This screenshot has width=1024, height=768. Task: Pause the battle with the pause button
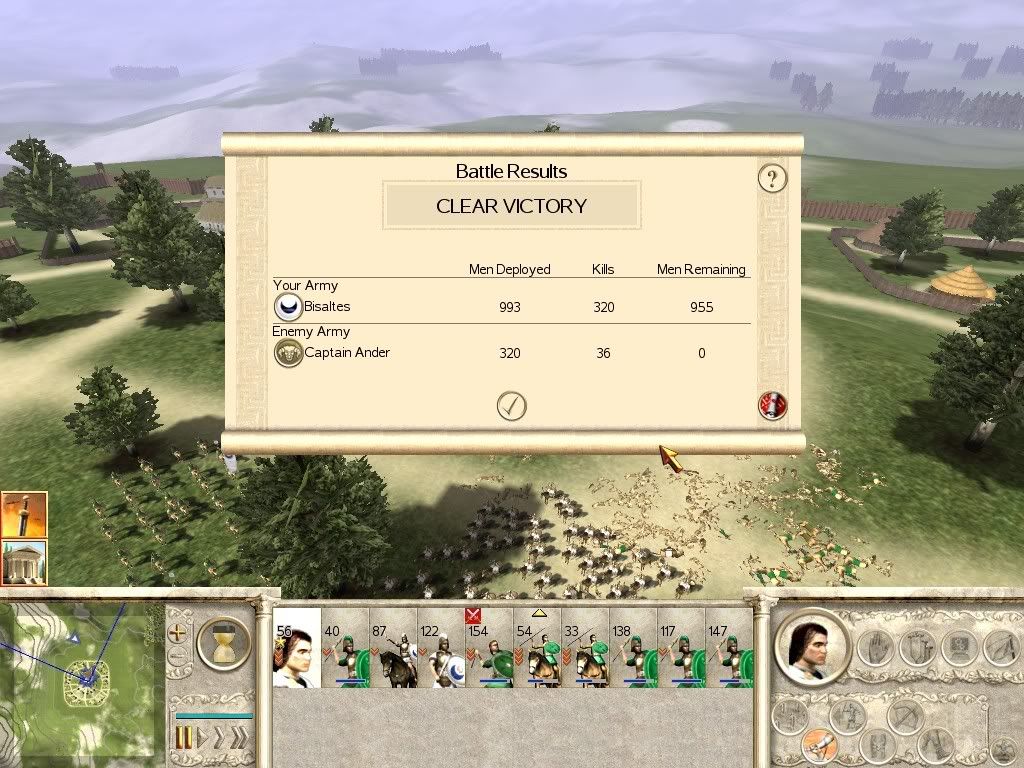[184, 739]
